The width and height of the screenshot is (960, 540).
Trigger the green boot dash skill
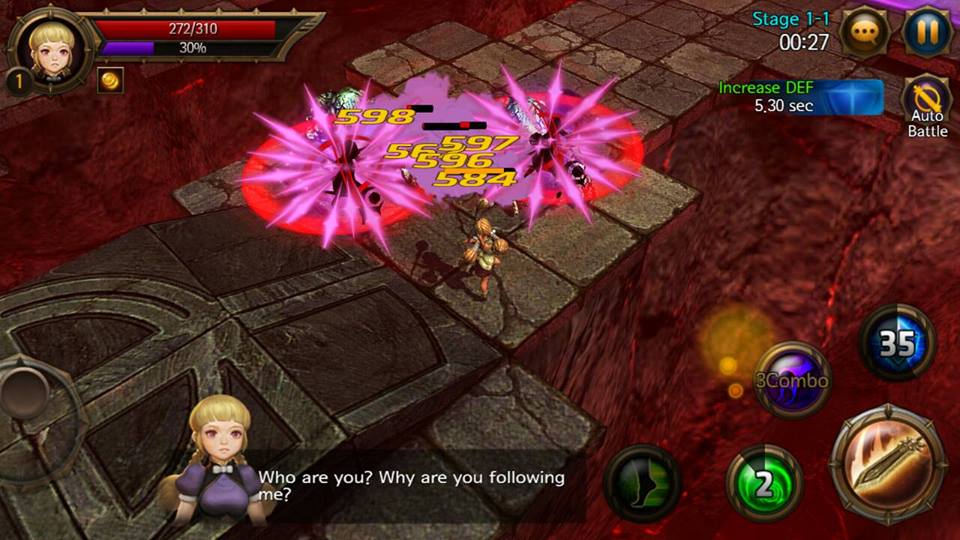(x=643, y=484)
